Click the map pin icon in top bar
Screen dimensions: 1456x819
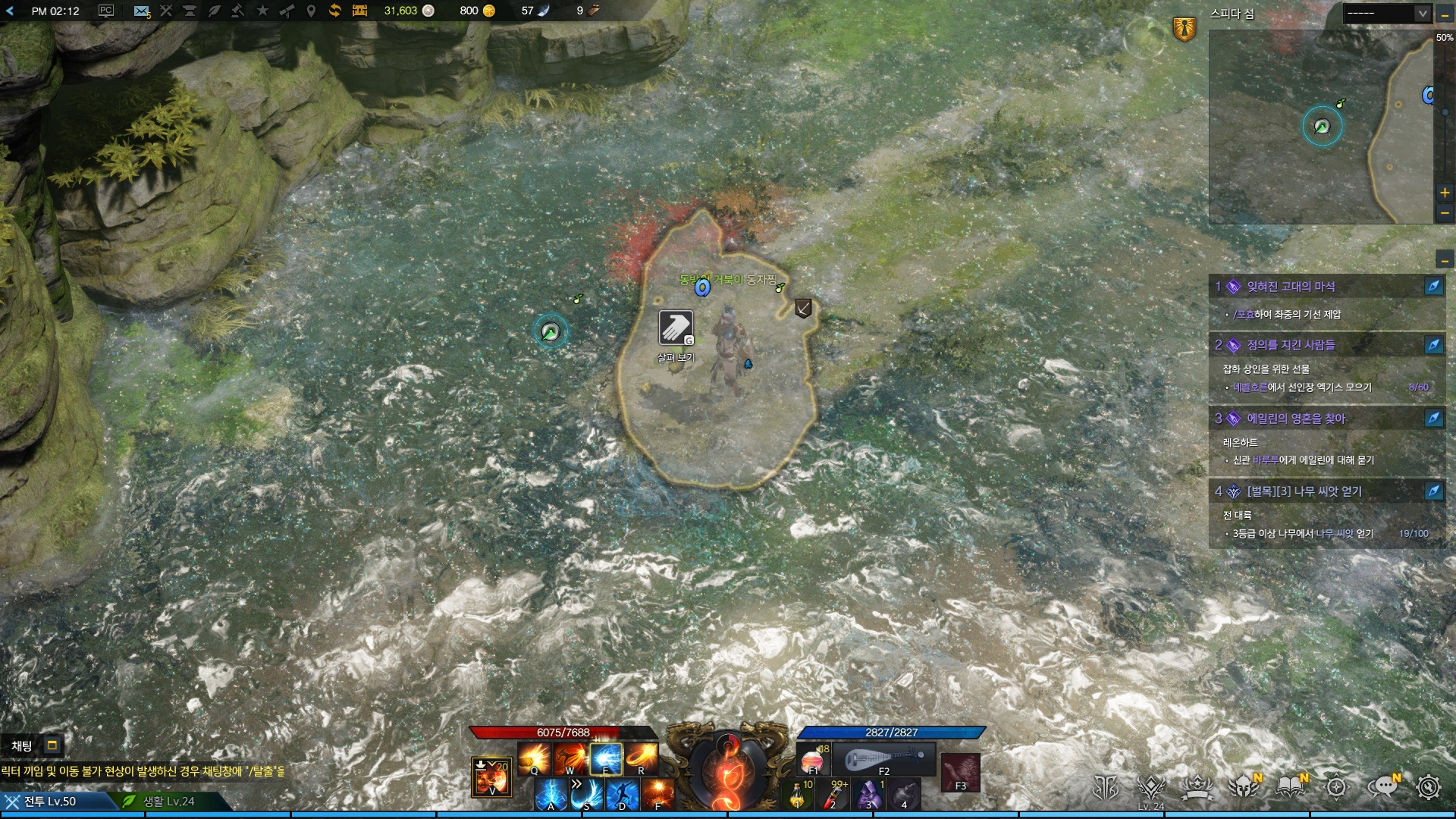point(311,11)
